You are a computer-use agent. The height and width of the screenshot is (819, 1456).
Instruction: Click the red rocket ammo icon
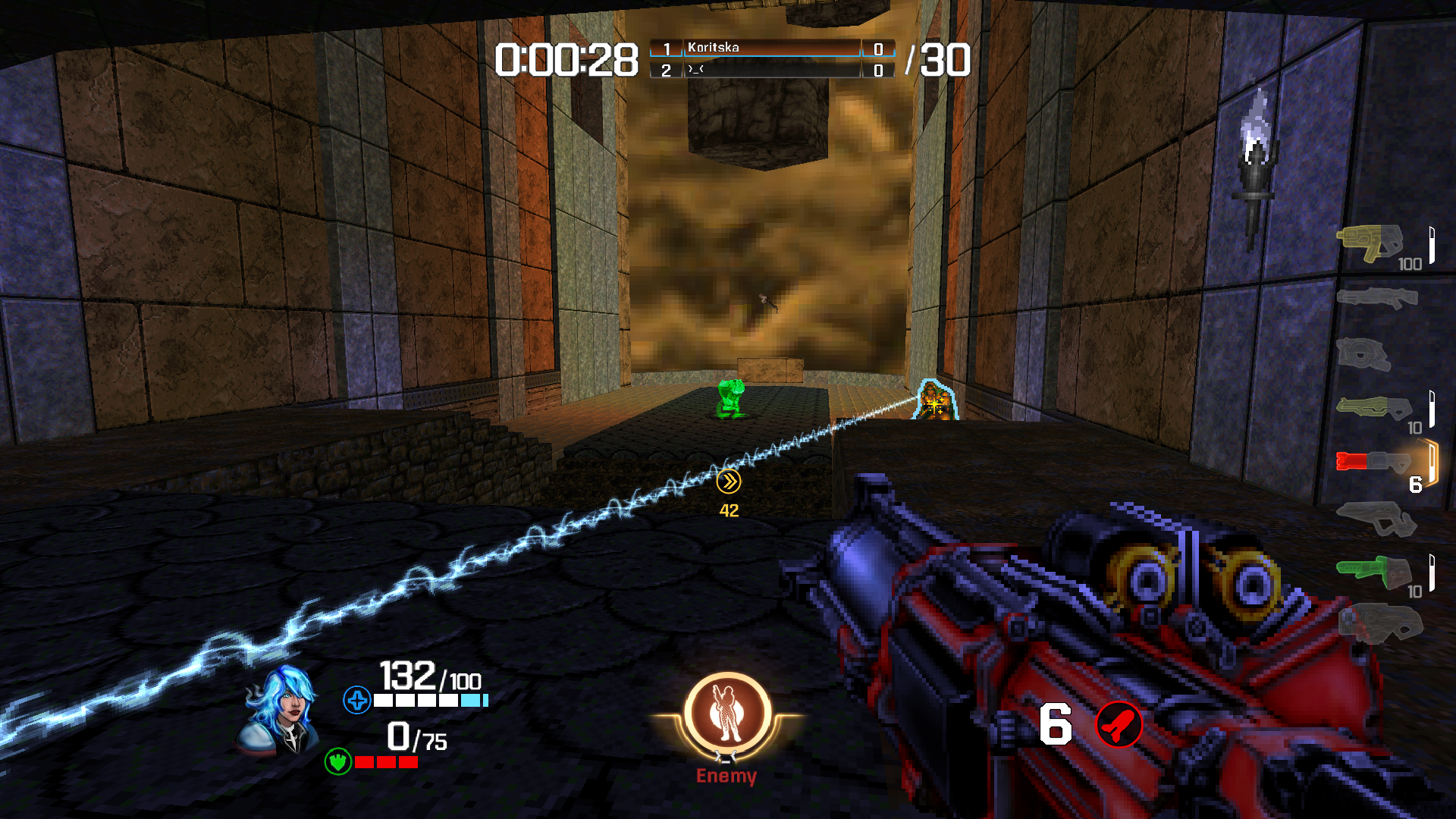pos(1119,724)
